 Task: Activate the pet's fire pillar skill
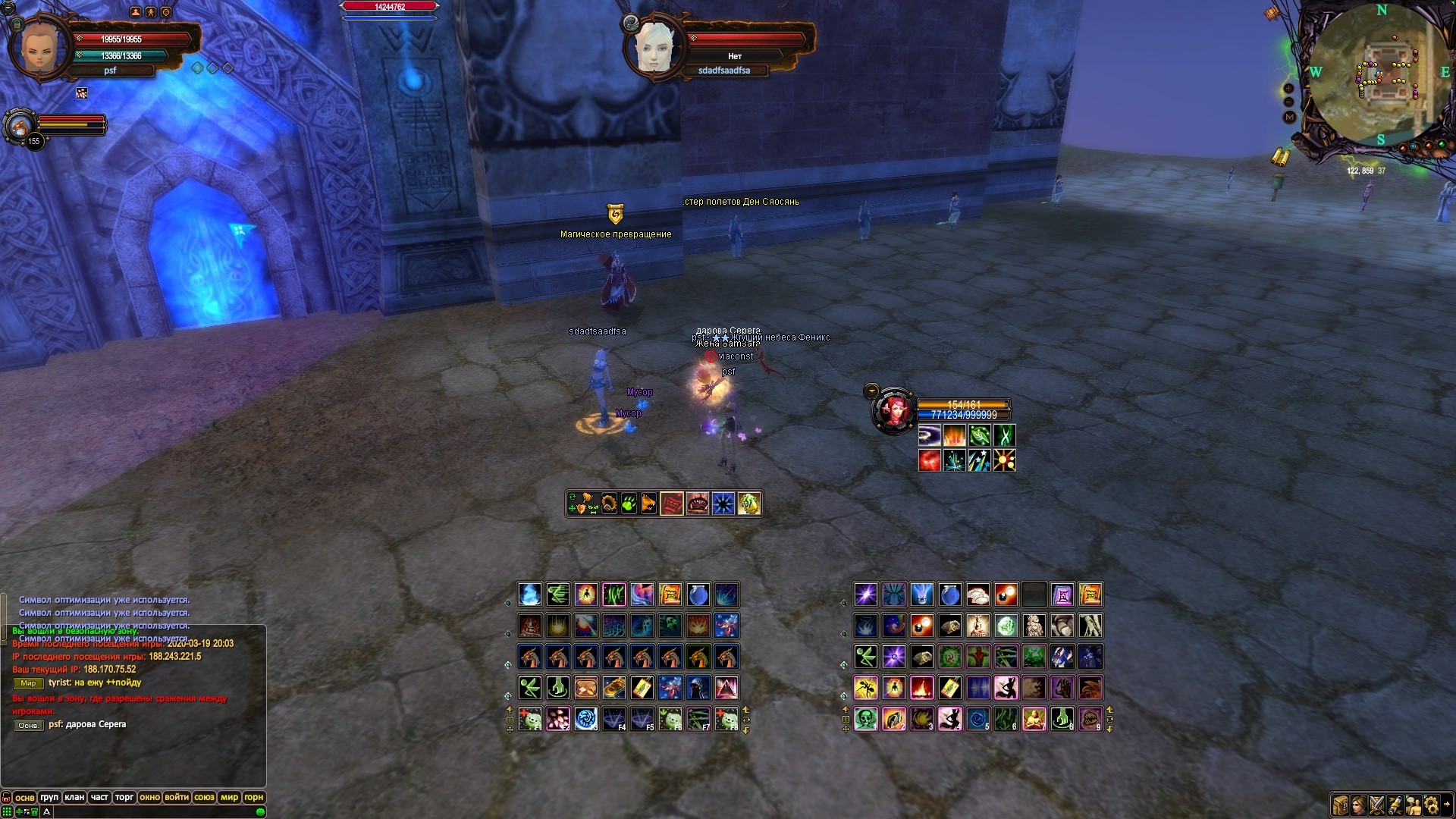[954, 435]
